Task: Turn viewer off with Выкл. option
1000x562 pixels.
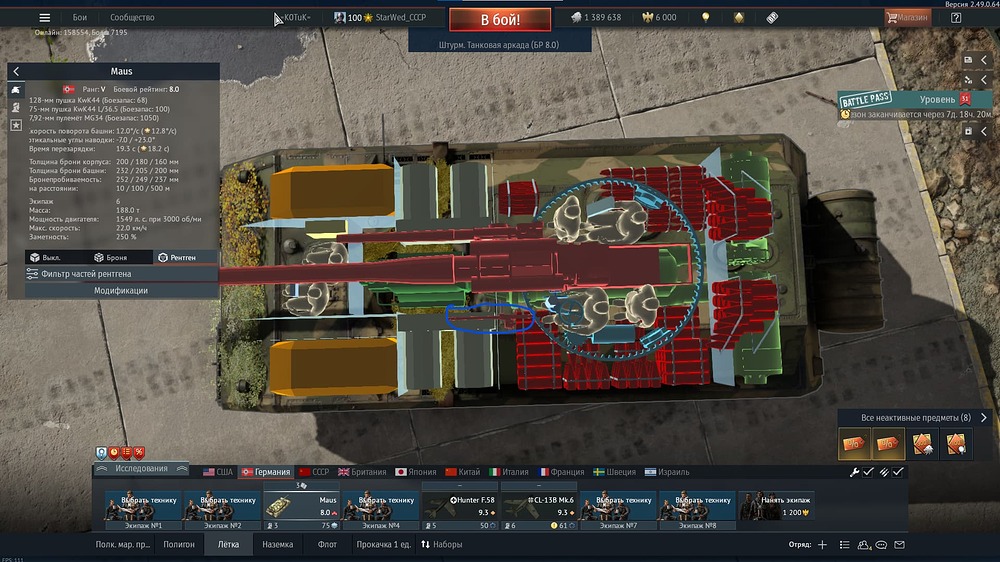Action: point(45,257)
